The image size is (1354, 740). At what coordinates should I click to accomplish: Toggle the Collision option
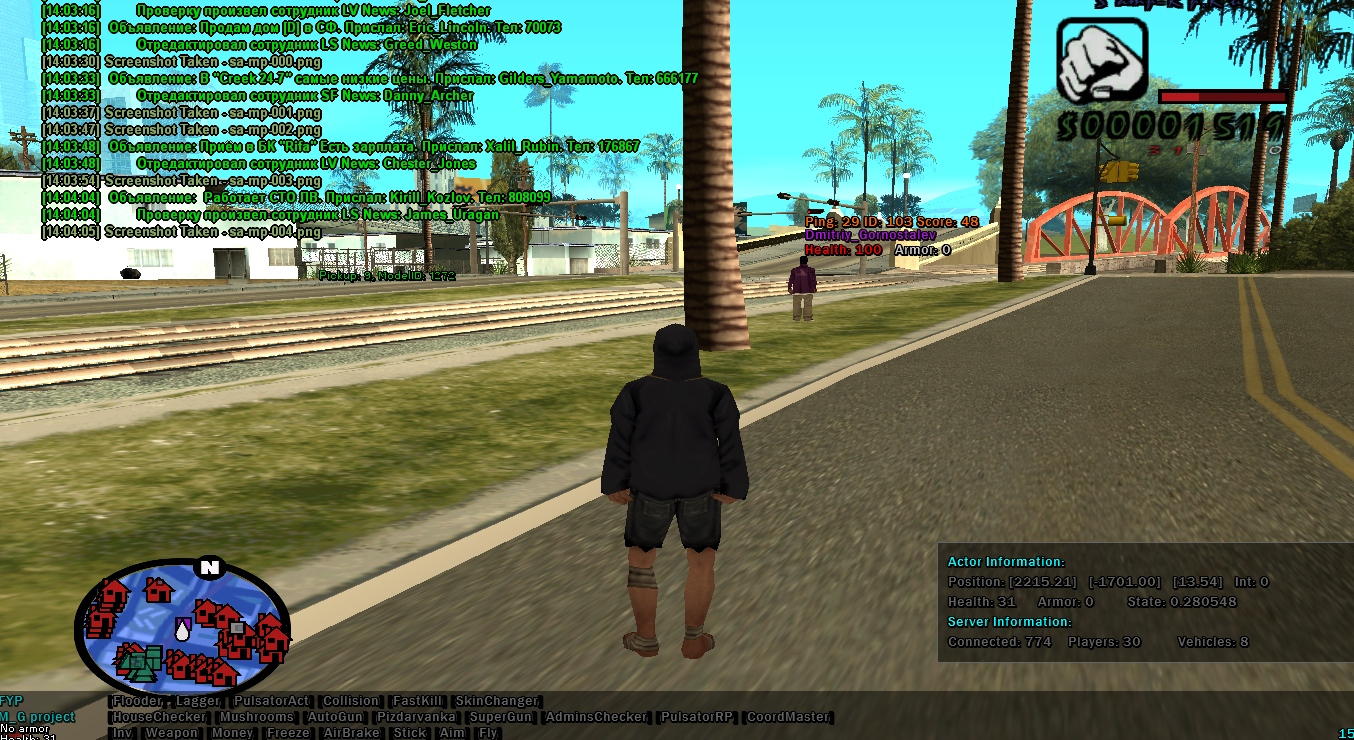[x=351, y=701]
